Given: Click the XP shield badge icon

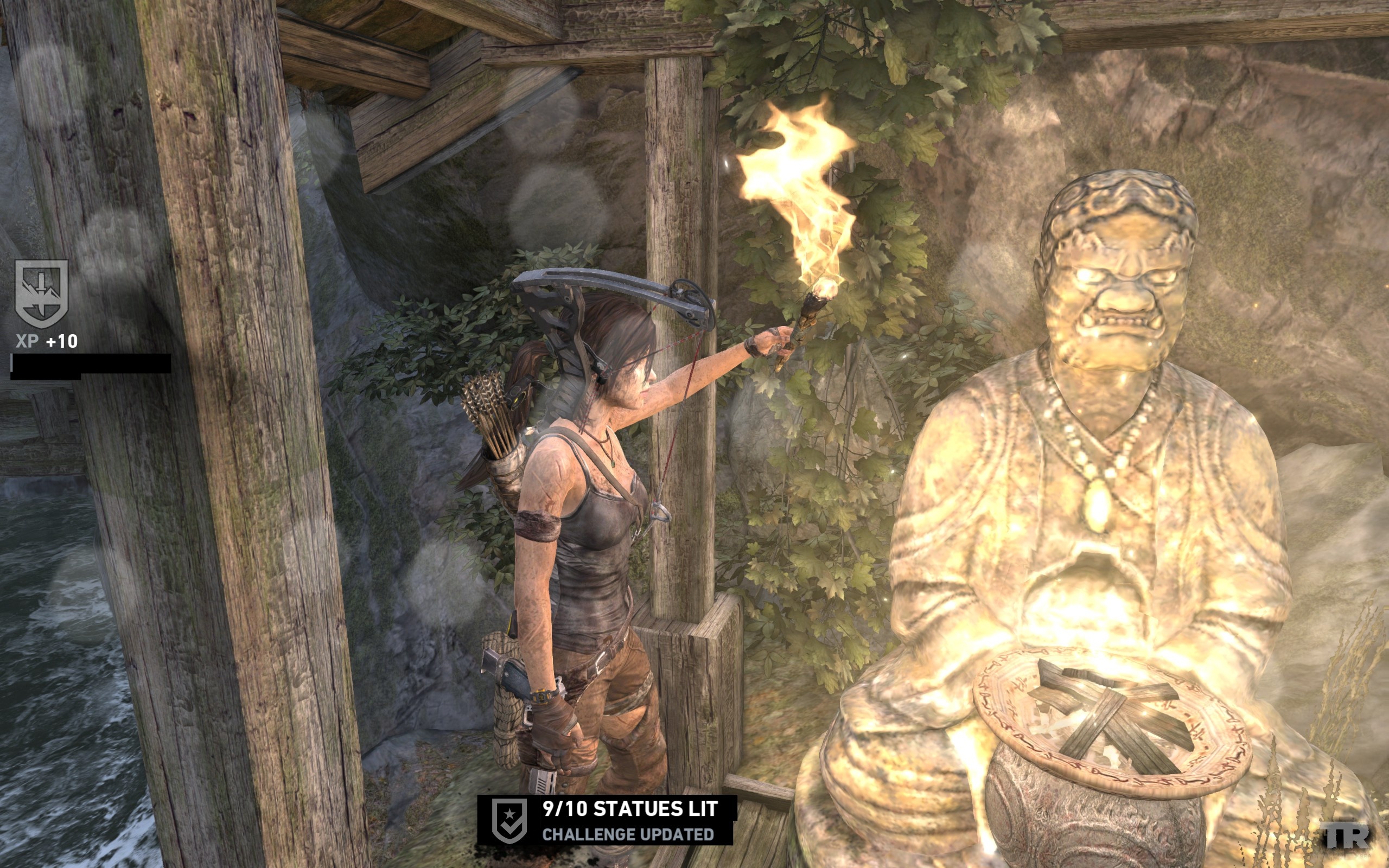Looking at the screenshot, I should pyautogui.click(x=41, y=293).
